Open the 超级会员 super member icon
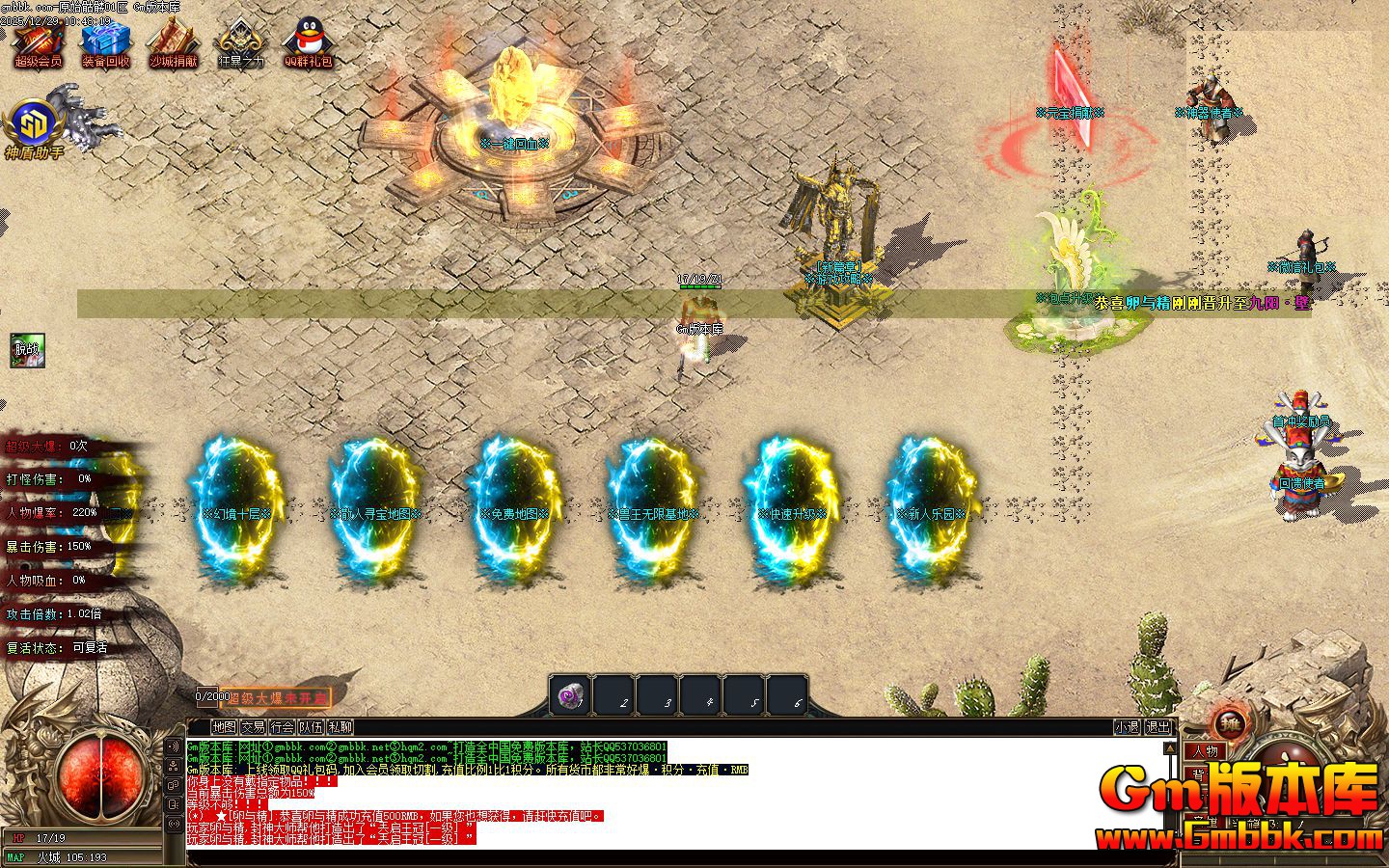The width and height of the screenshot is (1389, 868). 38,44
